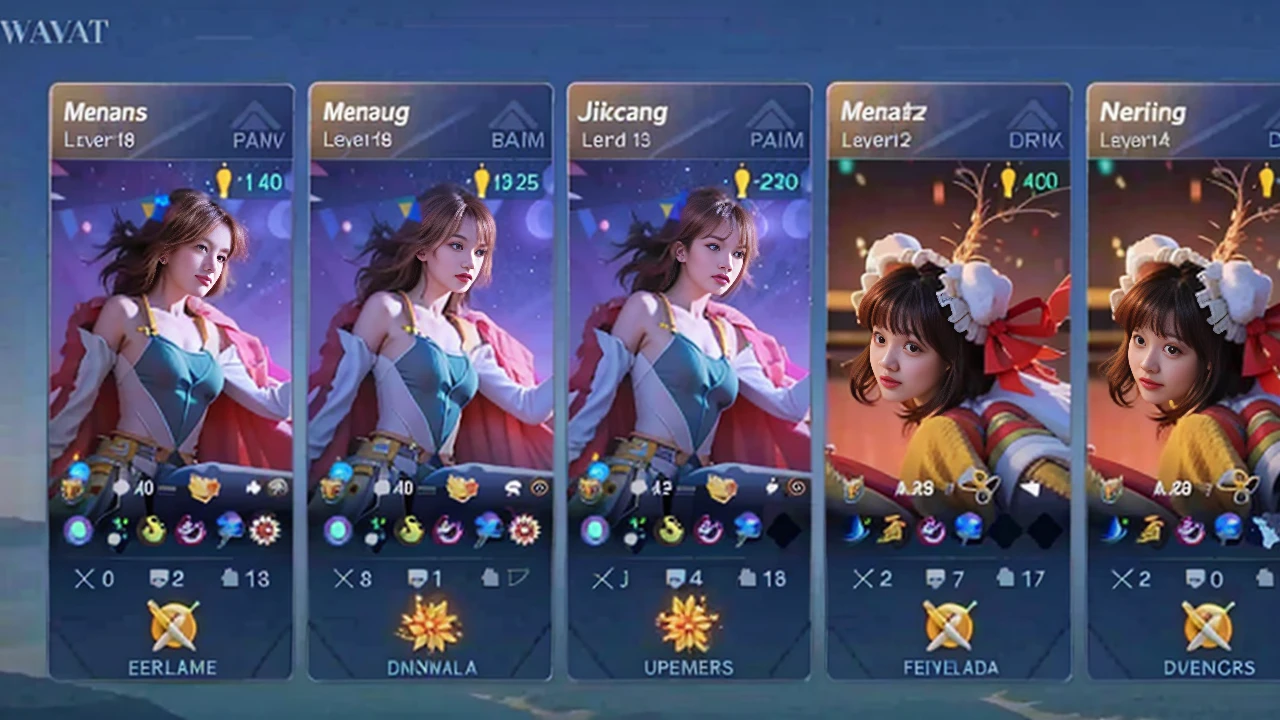Click the 140 gold counter on Menans

(x=250, y=182)
